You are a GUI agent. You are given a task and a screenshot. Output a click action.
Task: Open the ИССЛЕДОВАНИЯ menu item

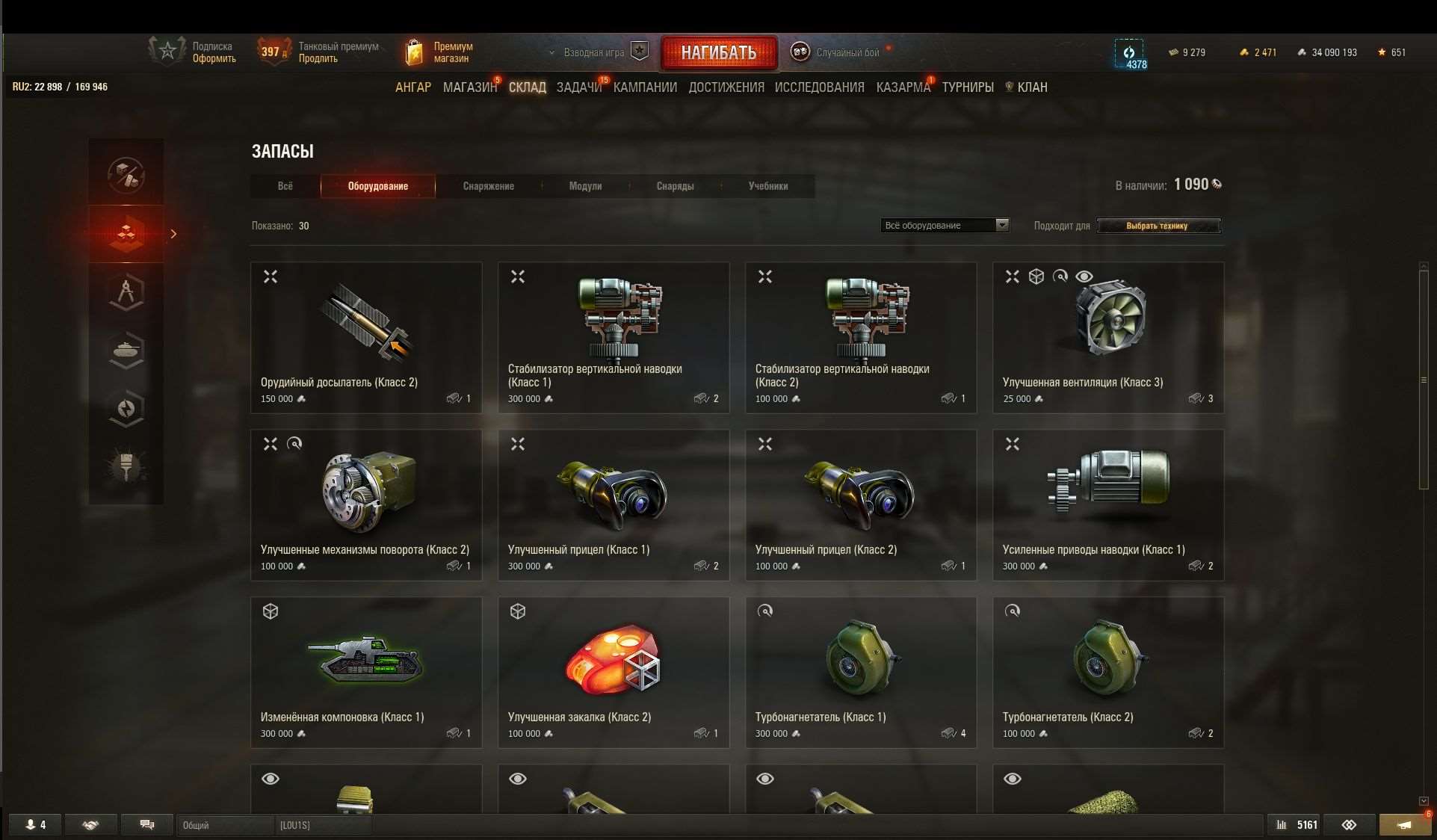click(819, 87)
